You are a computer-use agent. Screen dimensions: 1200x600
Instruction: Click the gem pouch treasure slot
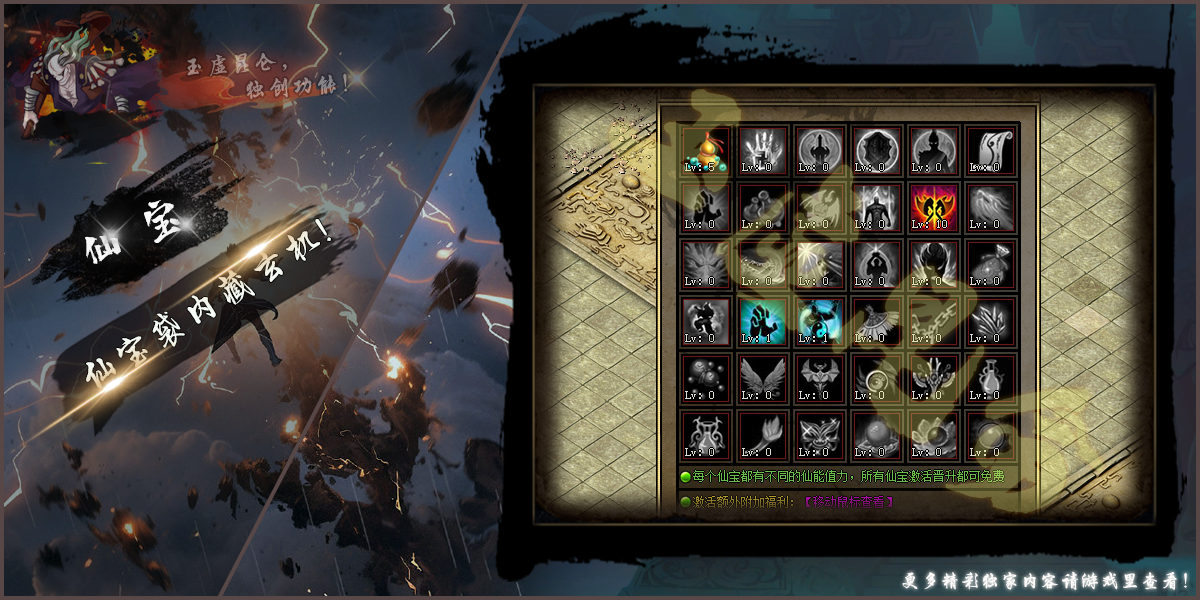pyautogui.click(x=992, y=265)
